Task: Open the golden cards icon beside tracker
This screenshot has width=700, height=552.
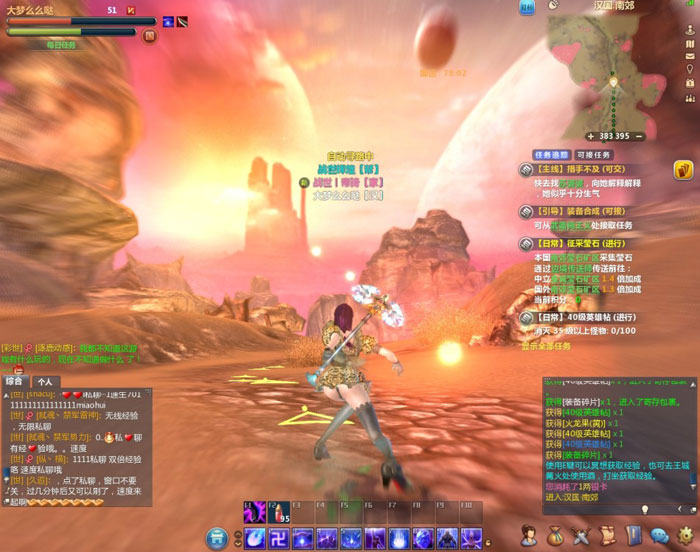Action: (x=686, y=168)
